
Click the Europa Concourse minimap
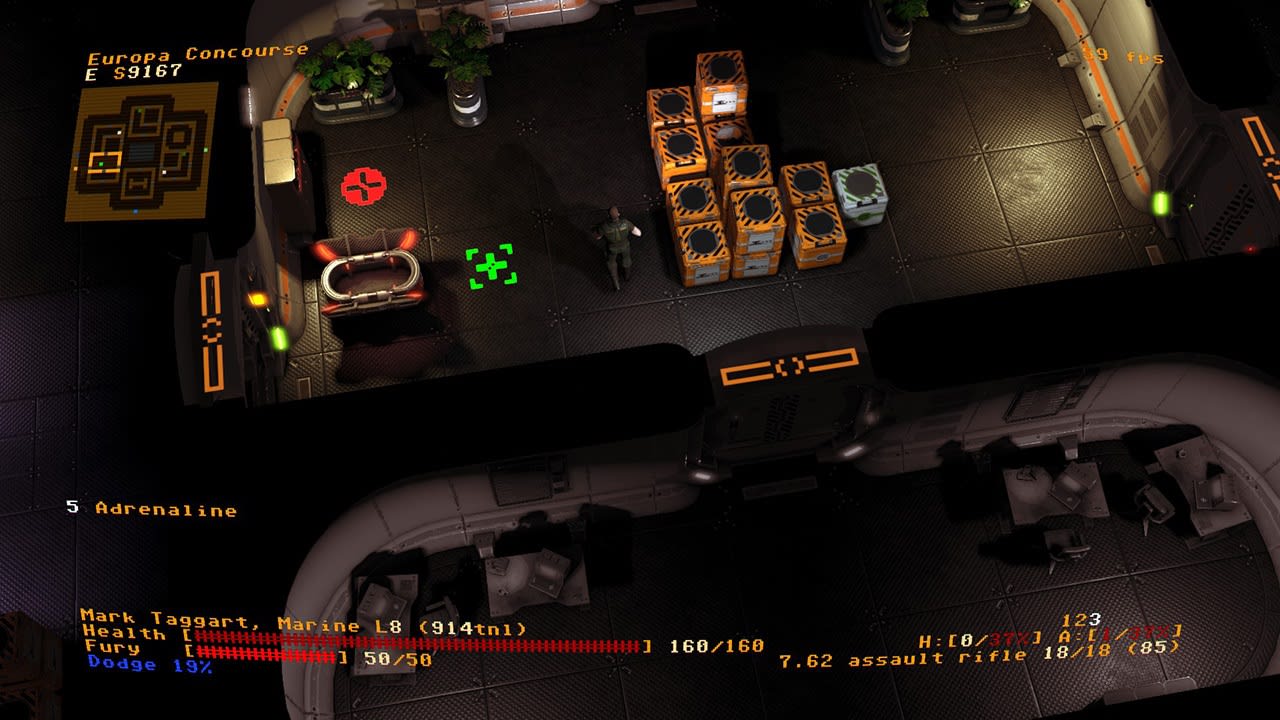coord(141,151)
